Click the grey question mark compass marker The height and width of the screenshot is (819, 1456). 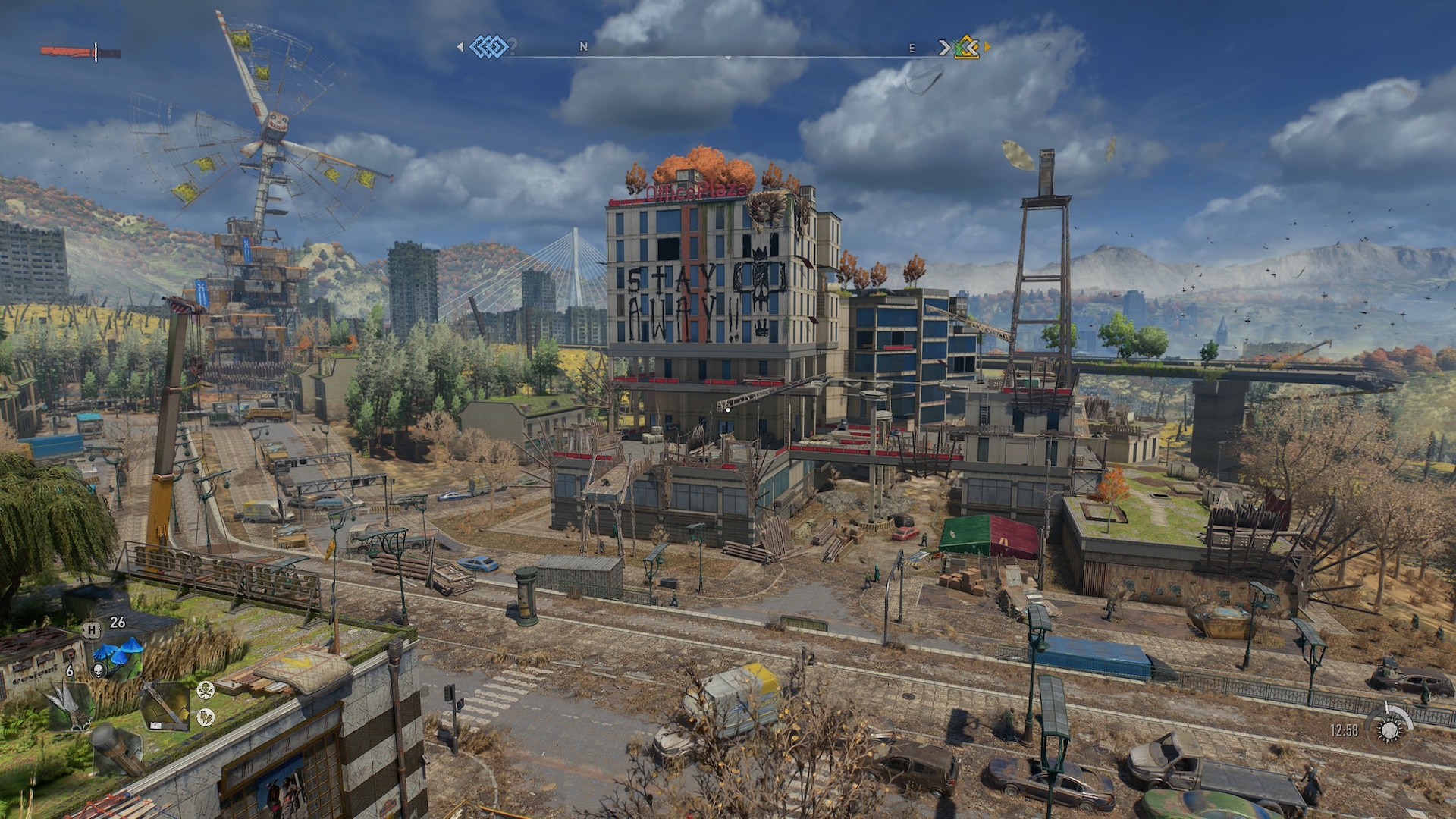pyautogui.click(x=513, y=47)
